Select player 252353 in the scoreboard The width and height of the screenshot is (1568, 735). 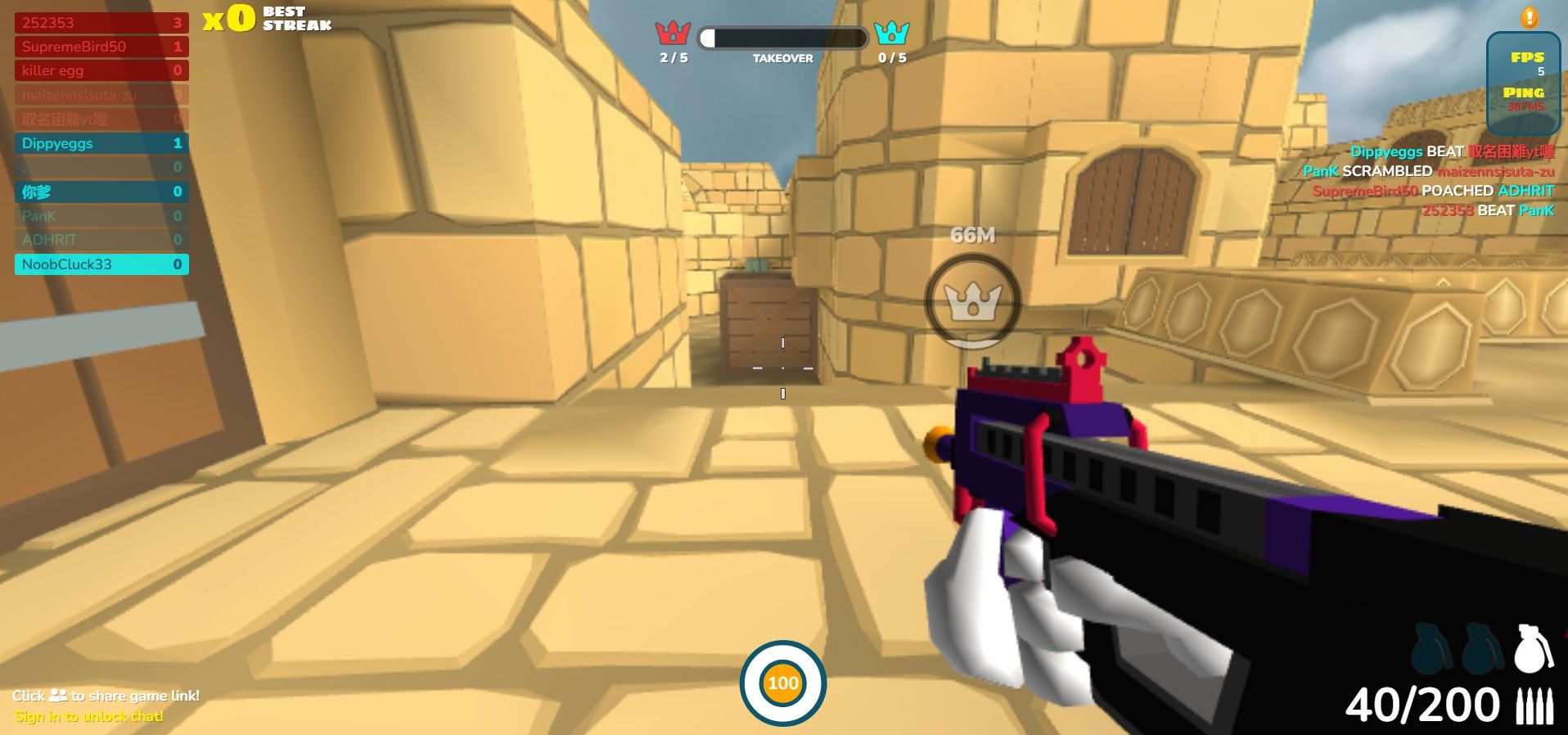(101, 23)
